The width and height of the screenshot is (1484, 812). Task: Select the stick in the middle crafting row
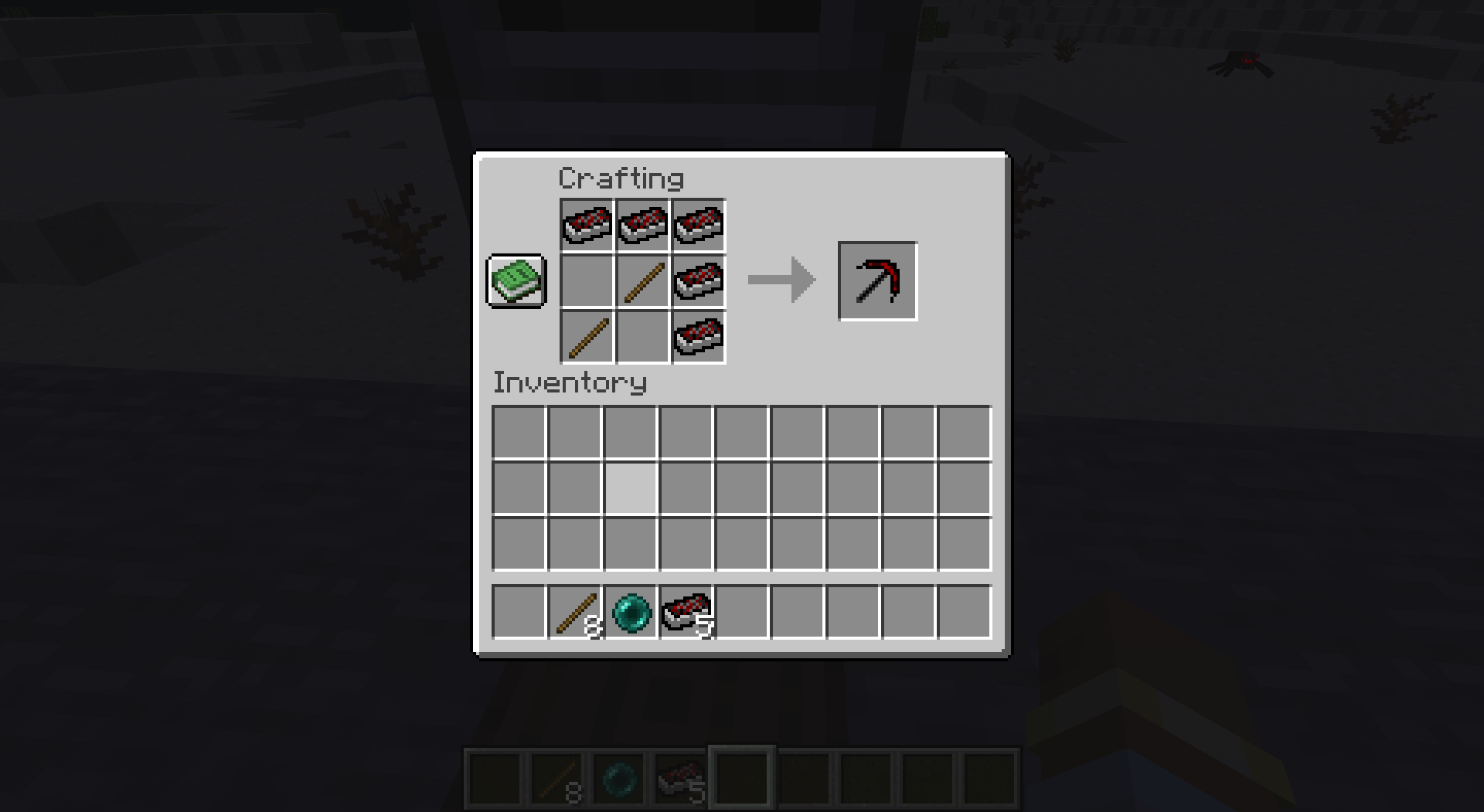tap(642, 281)
